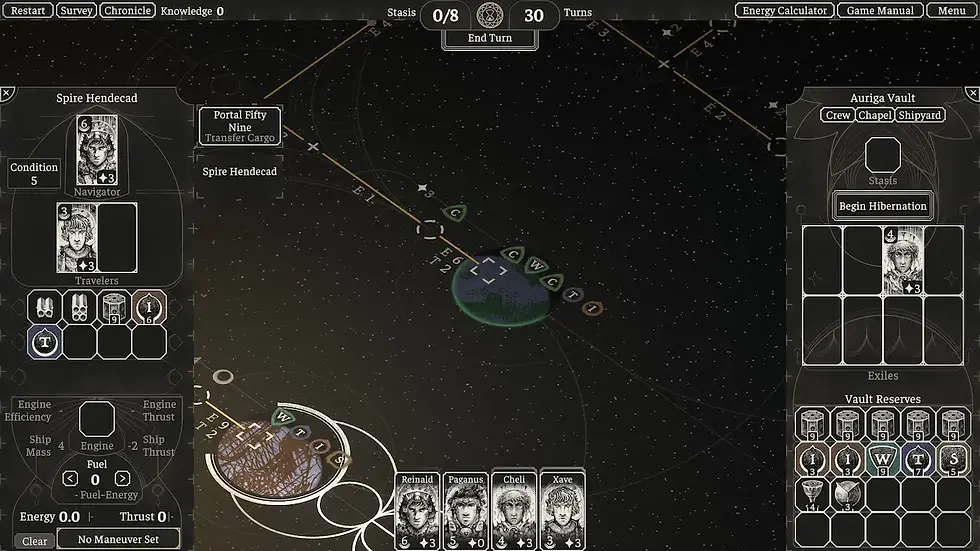Clear the current maneuver
The height and width of the screenshot is (551, 980).
(34, 541)
